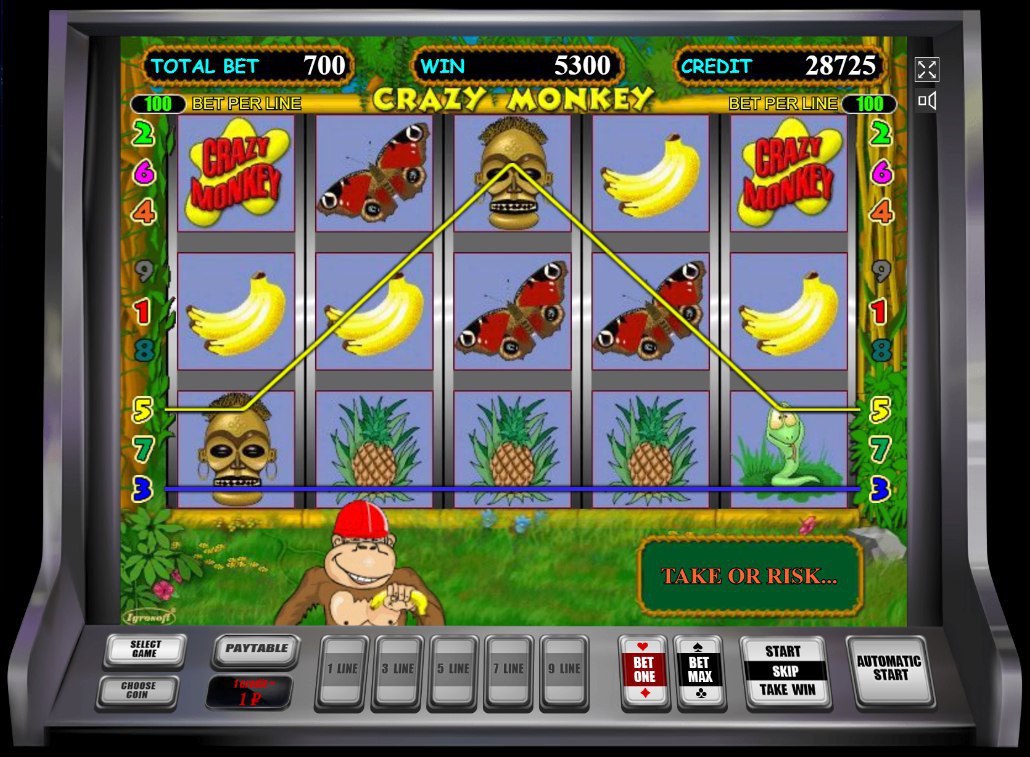Click the Choose Coin button
Image resolution: width=1030 pixels, height=757 pixels.
tap(138, 692)
